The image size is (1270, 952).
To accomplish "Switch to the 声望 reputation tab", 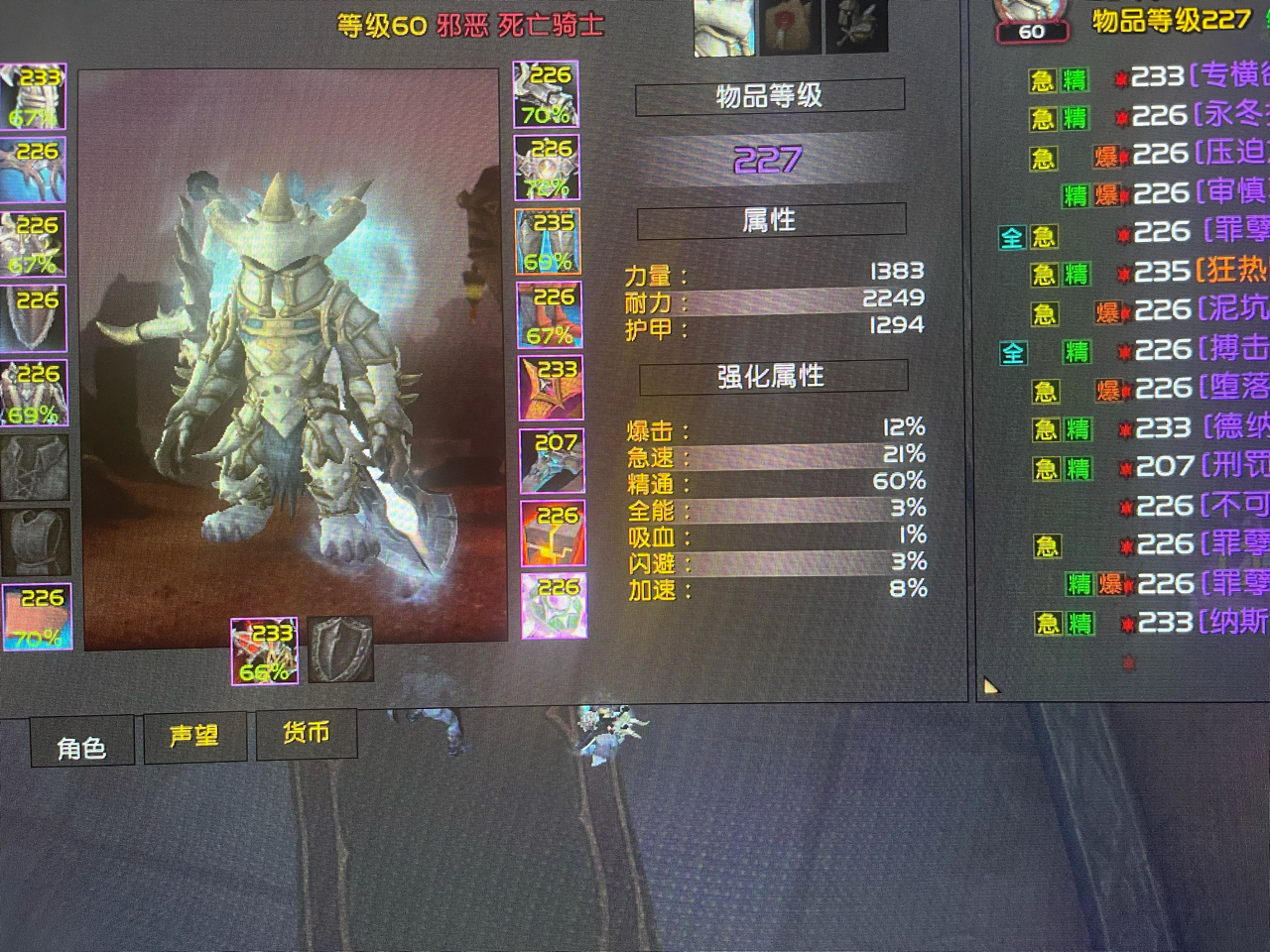I will (195, 736).
